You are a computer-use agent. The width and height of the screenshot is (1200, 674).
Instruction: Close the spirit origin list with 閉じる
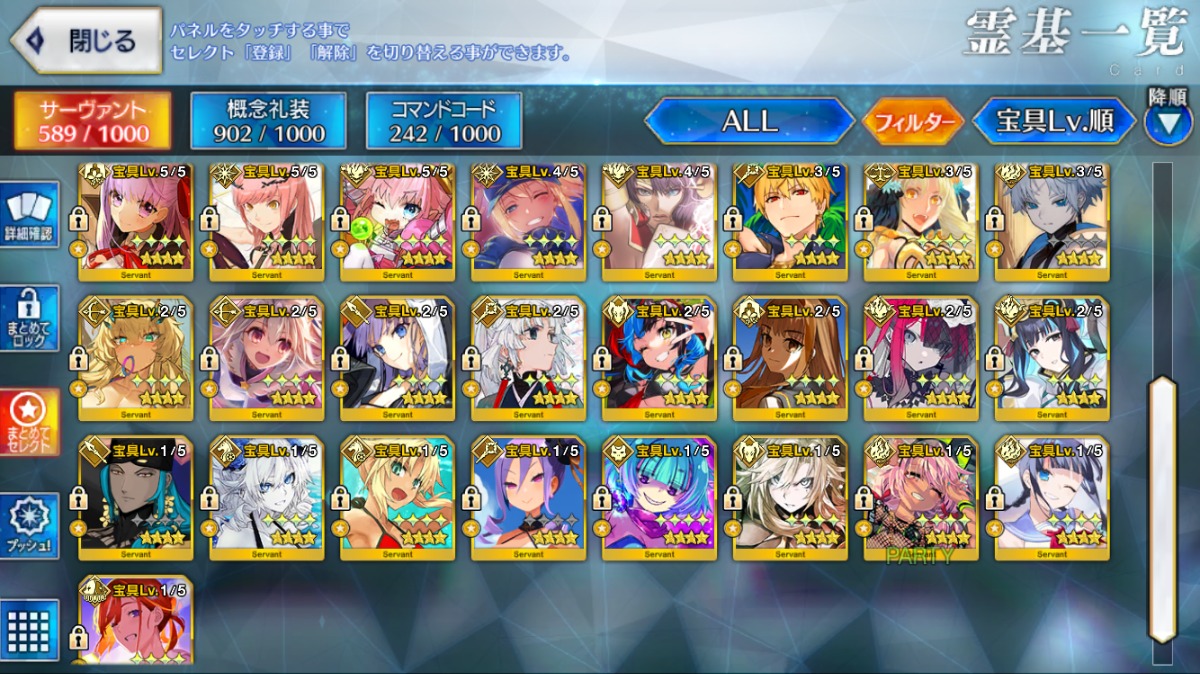pos(86,41)
